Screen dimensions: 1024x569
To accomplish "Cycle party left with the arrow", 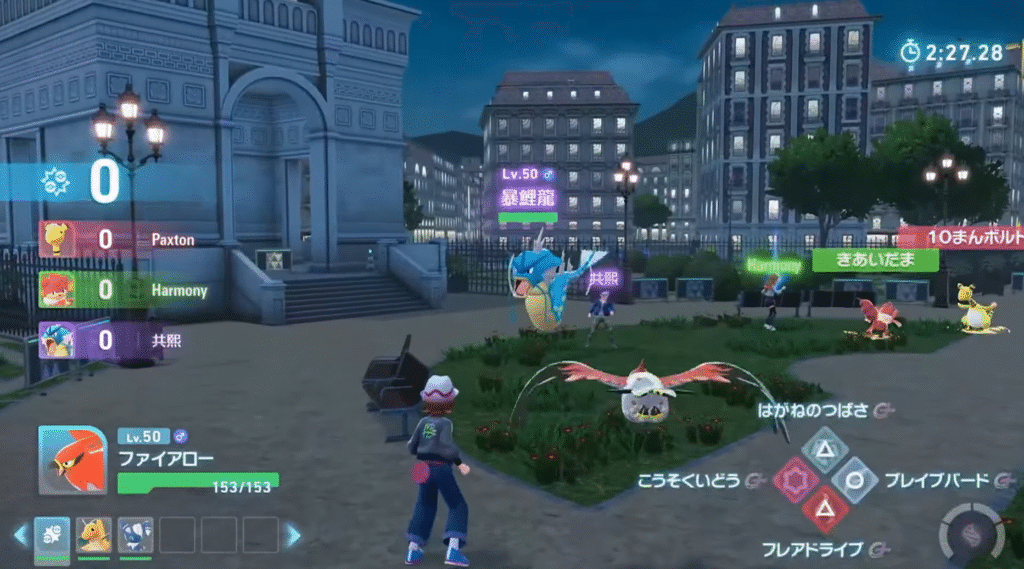I will point(19,535).
